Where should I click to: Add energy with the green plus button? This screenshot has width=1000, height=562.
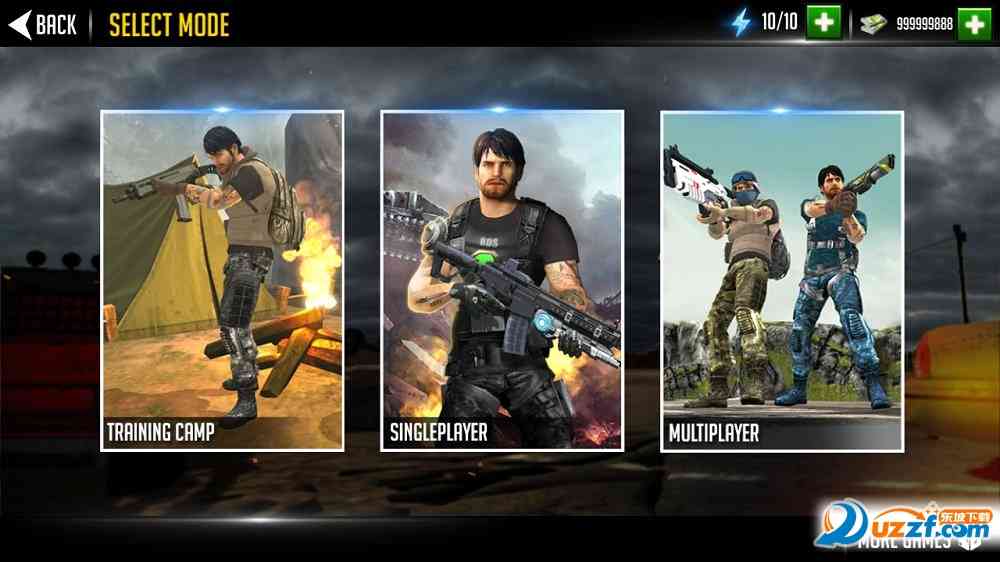click(824, 22)
